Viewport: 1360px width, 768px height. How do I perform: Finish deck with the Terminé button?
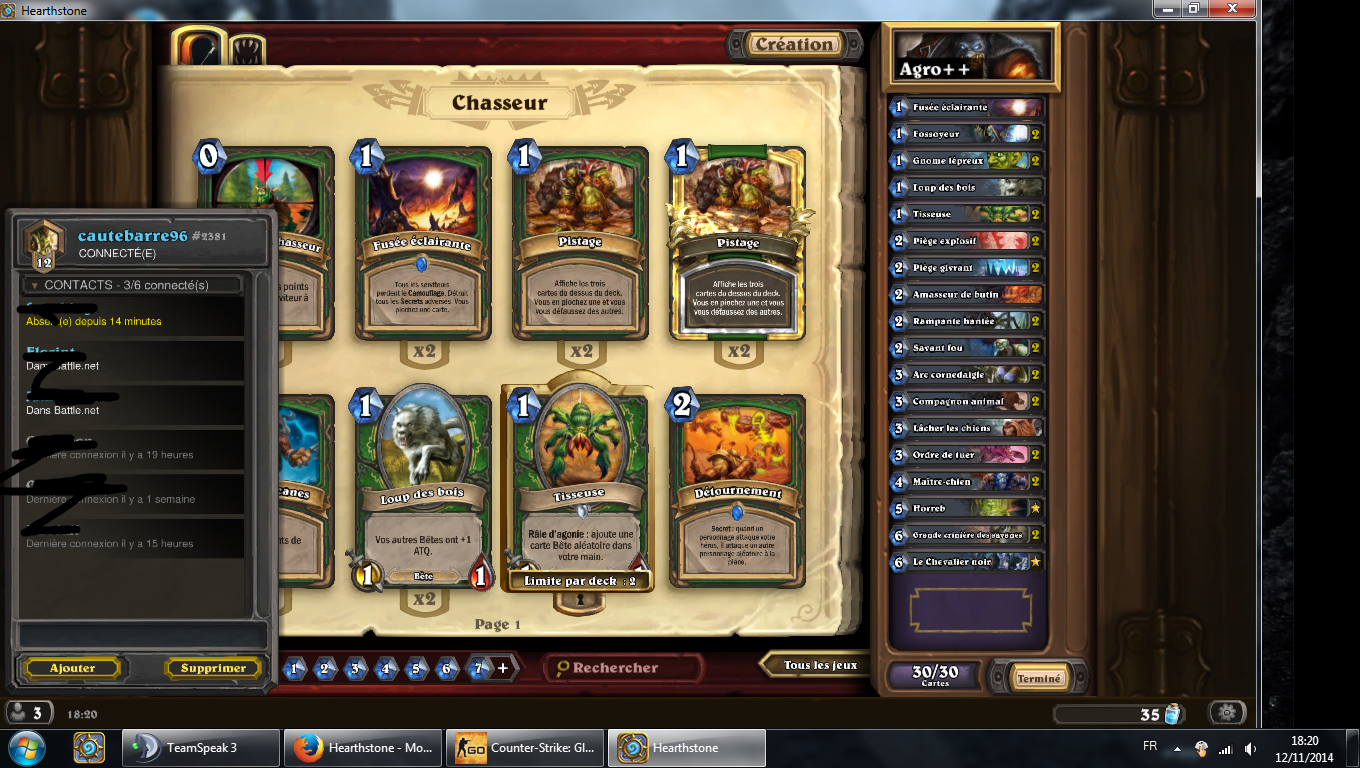1038,678
